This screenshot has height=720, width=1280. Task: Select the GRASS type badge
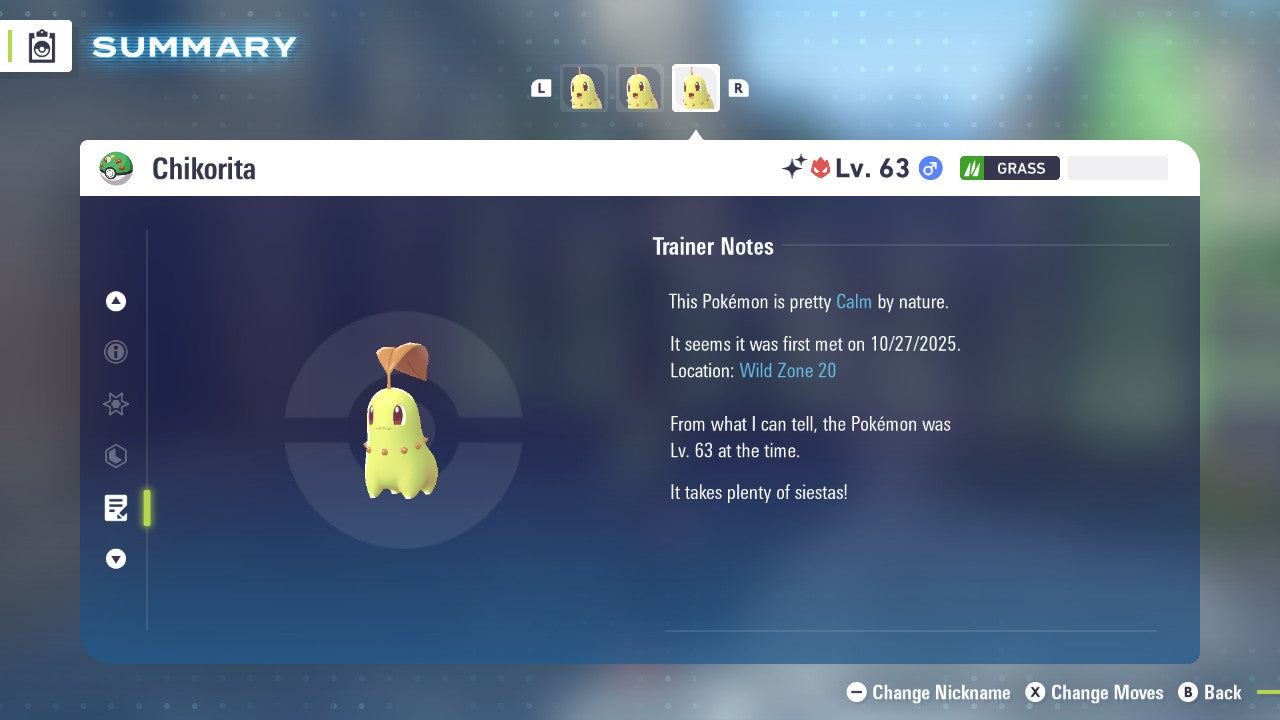[x=1009, y=168]
